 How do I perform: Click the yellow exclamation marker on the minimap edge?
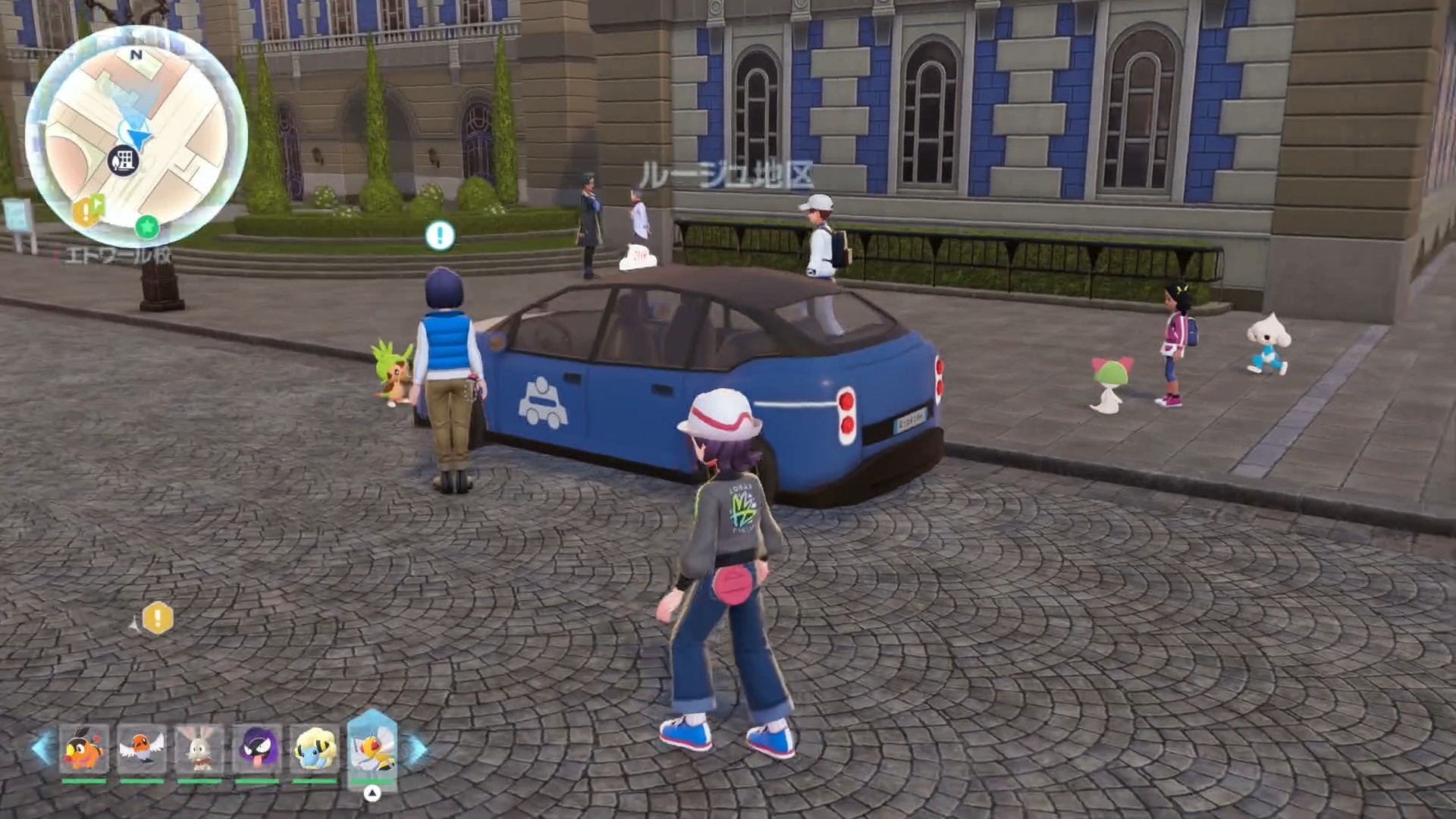coord(87,211)
